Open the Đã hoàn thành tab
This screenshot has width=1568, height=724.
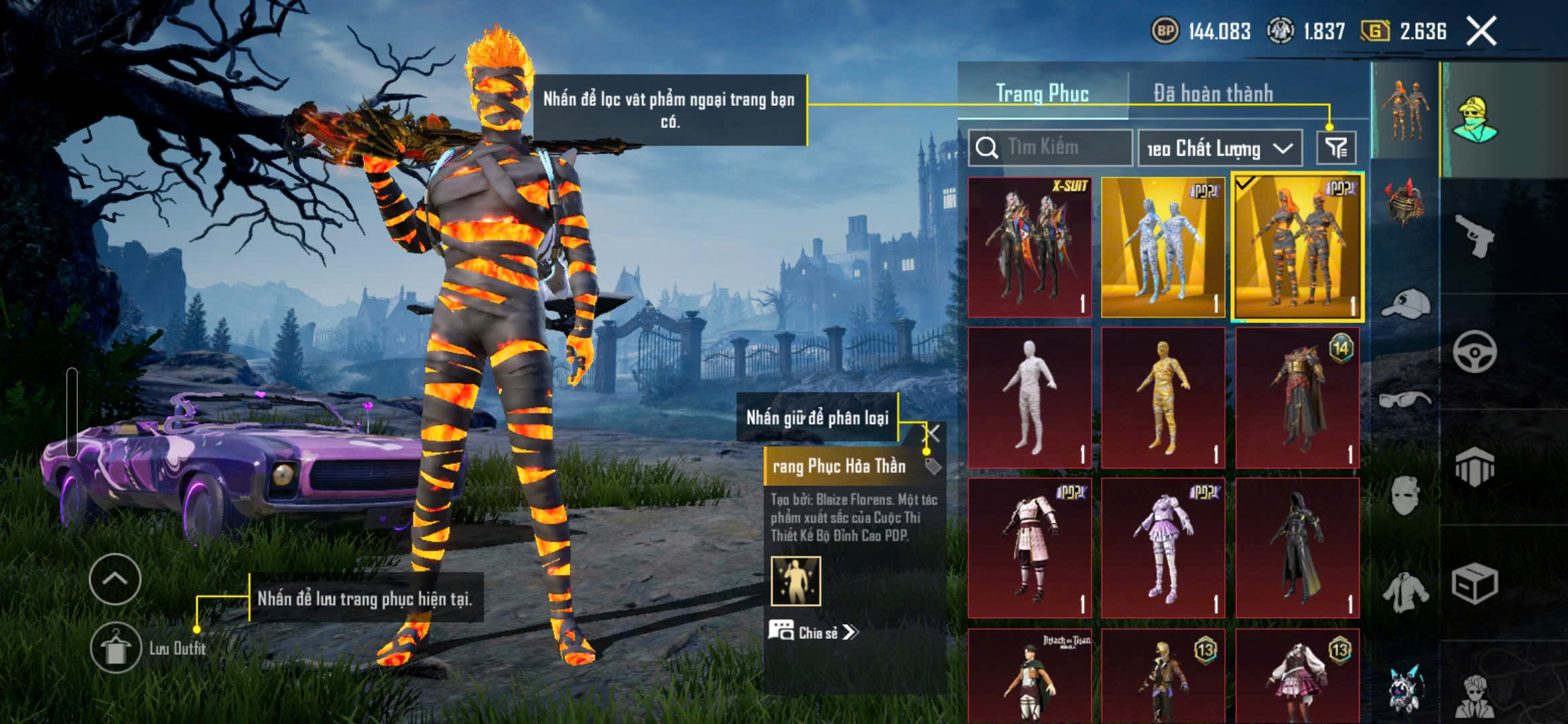1213,94
